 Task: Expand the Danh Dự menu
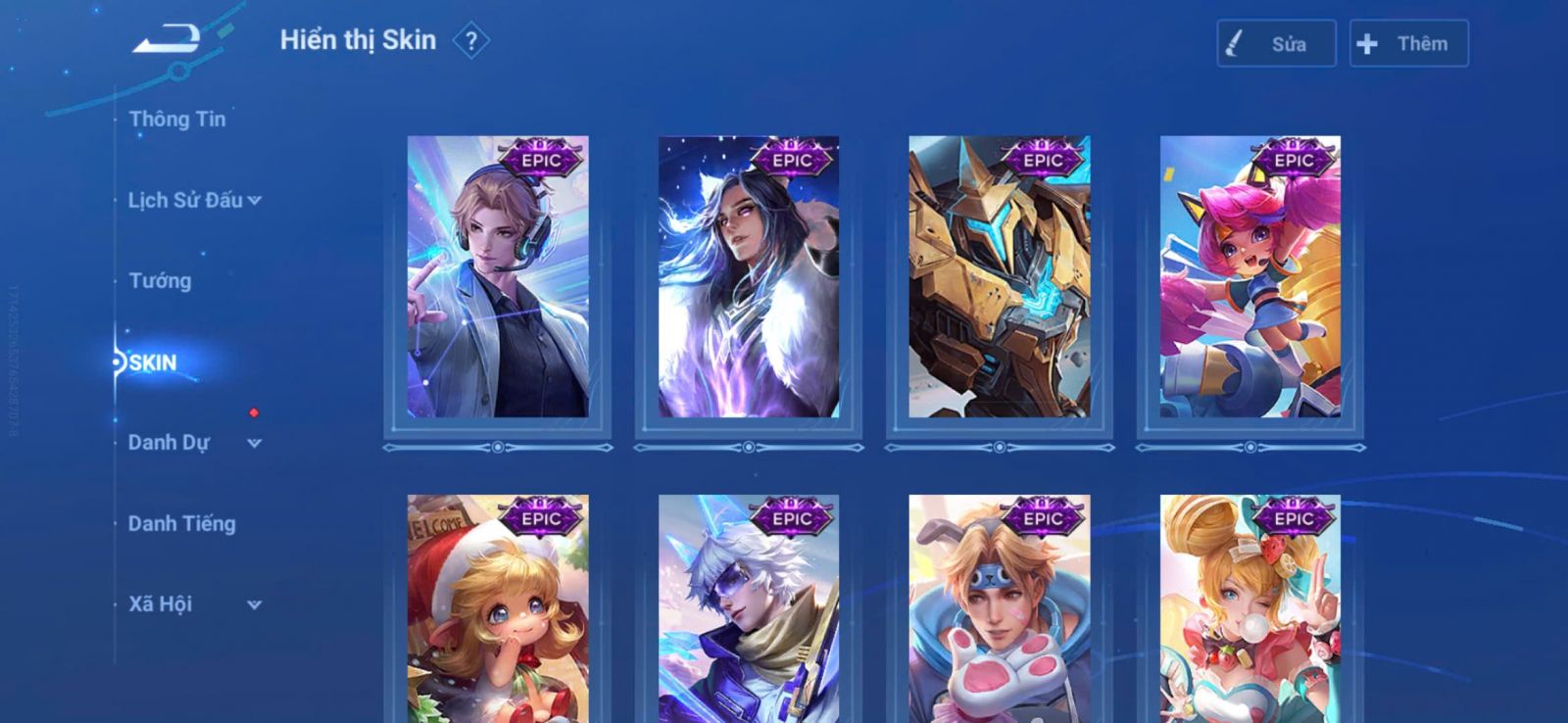tap(194, 443)
